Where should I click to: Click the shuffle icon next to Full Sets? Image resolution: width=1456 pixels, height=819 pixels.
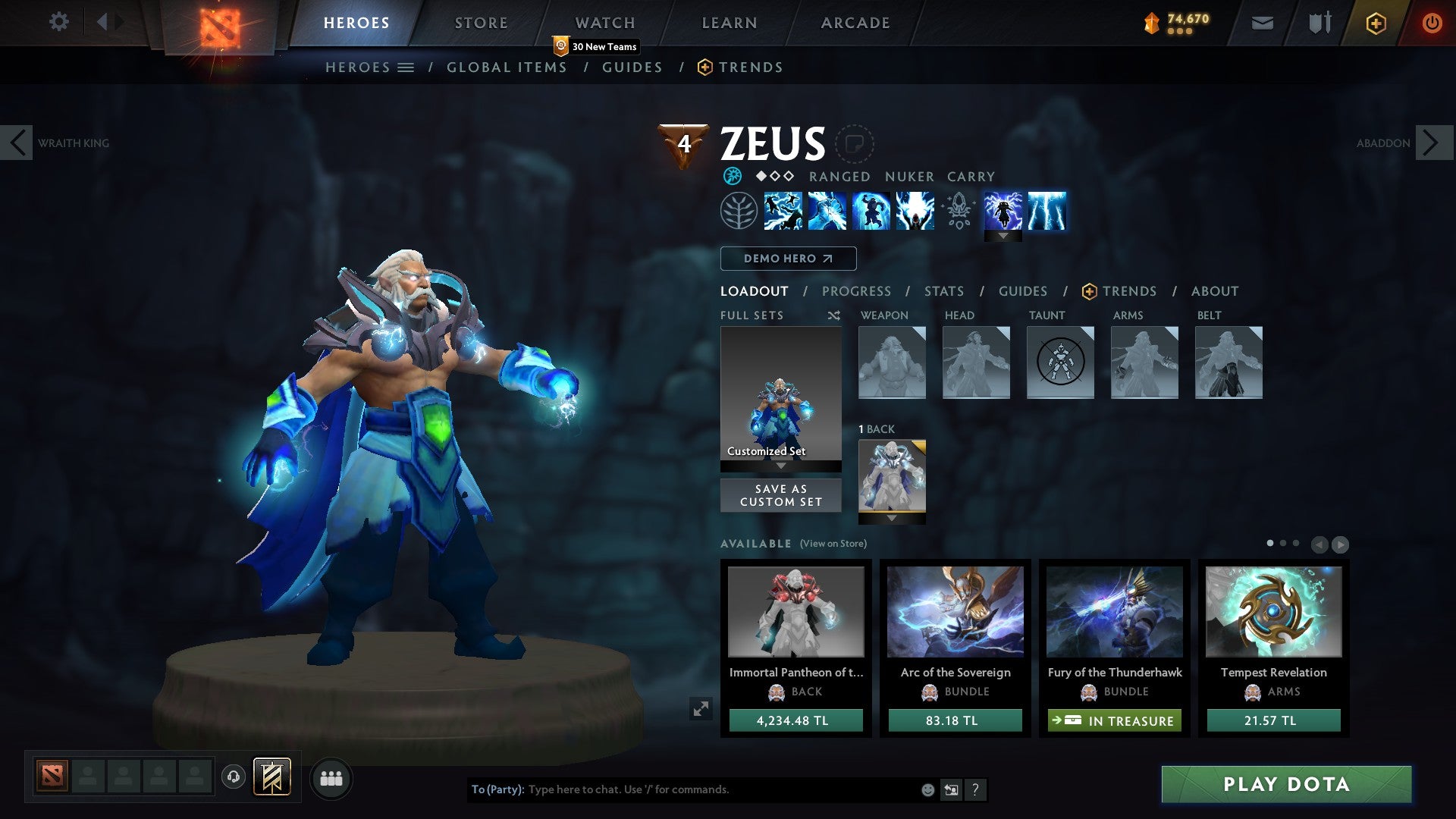pyautogui.click(x=833, y=315)
